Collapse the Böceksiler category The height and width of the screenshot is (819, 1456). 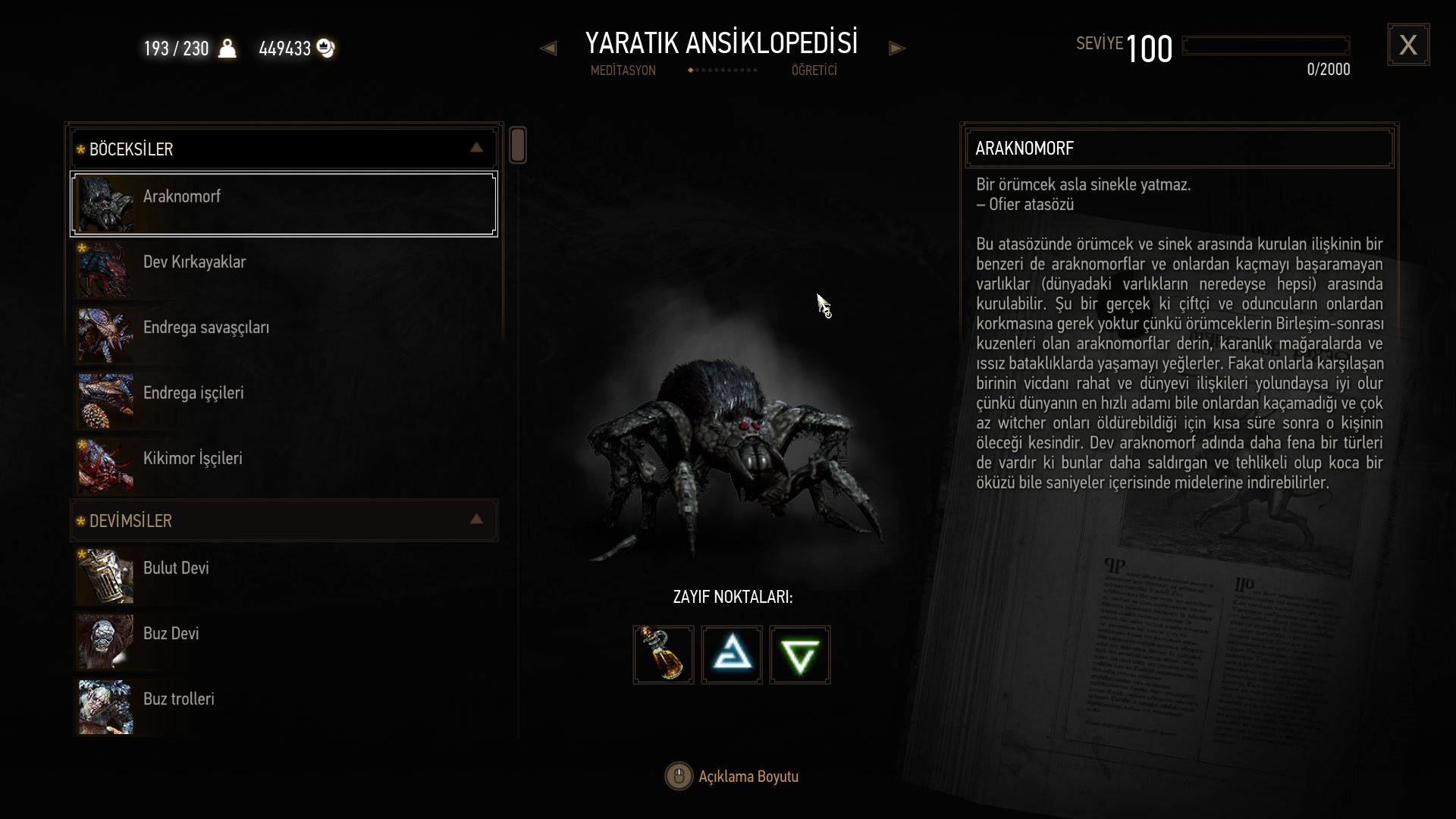(x=476, y=148)
